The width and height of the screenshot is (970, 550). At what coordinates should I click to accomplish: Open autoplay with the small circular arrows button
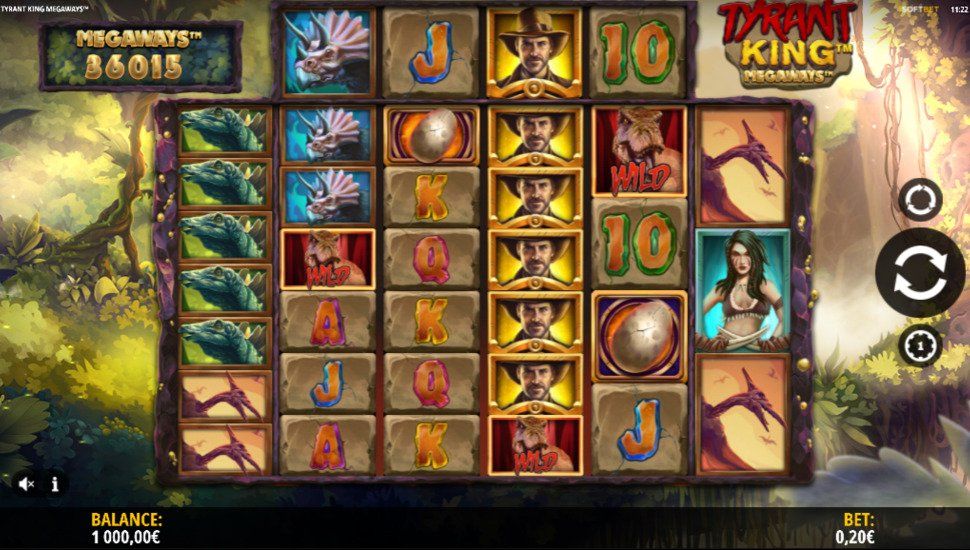919,199
